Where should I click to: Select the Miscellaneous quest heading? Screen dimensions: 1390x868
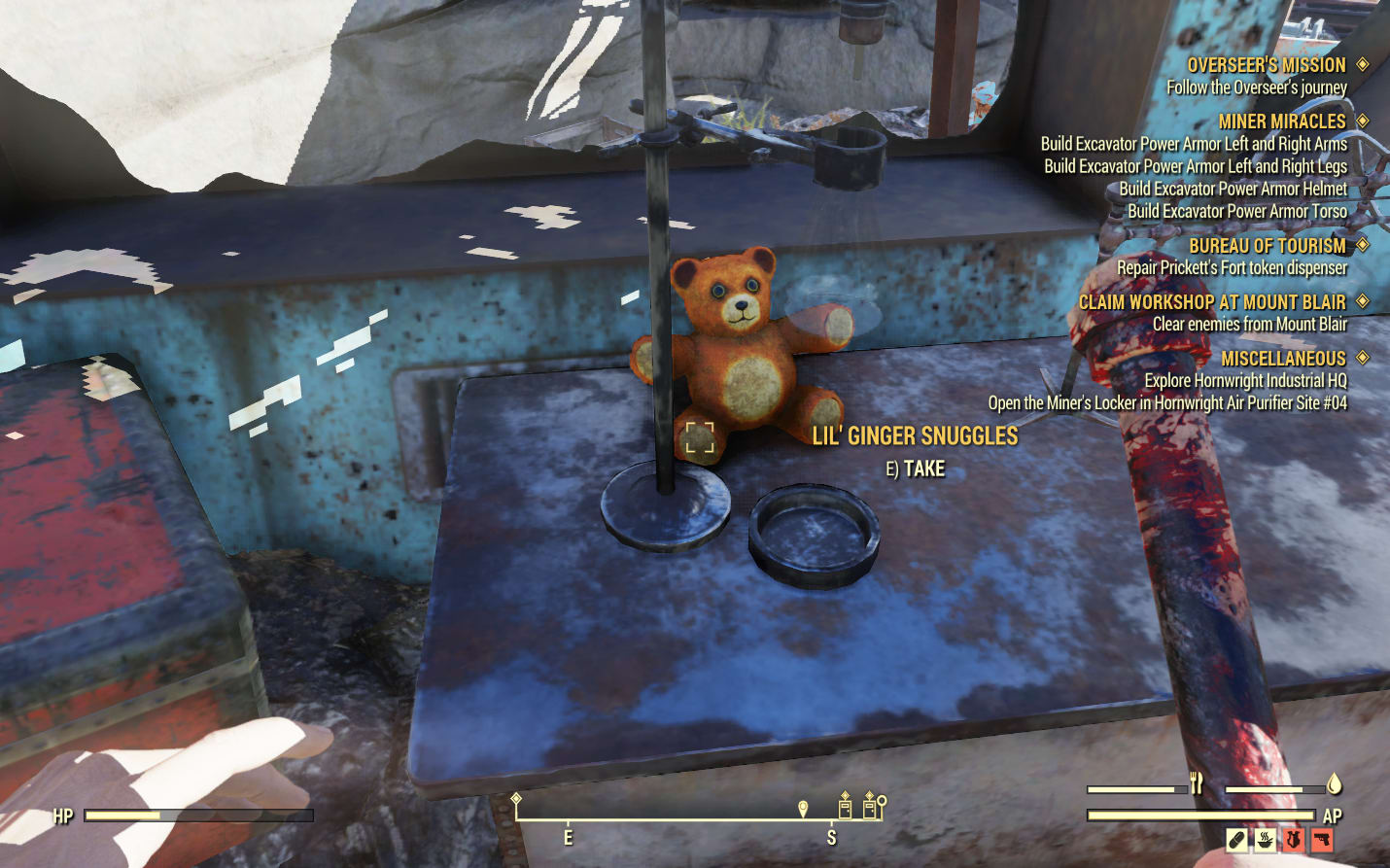[x=1282, y=359]
